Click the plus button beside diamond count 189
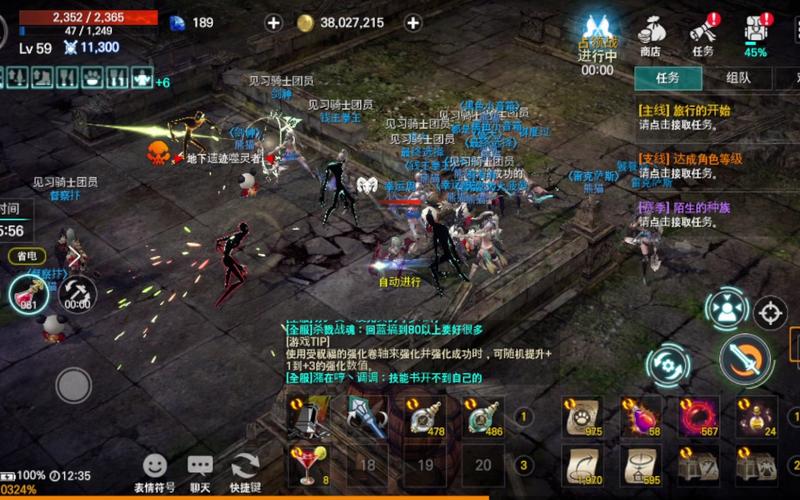 pos(273,22)
